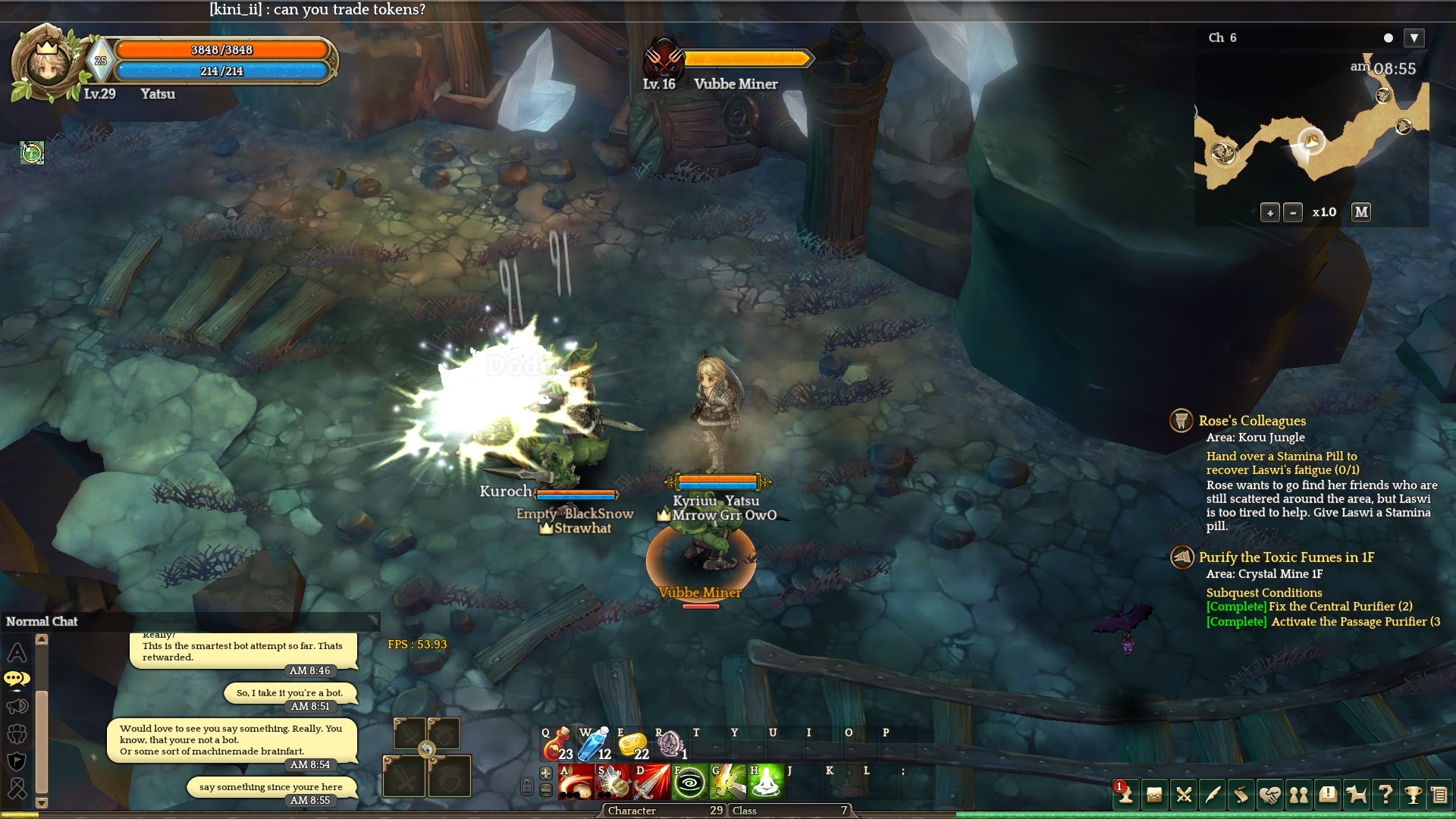Viewport: 1456px width, 819px height.
Task: Open the trophy achievements menu
Action: click(1412, 795)
